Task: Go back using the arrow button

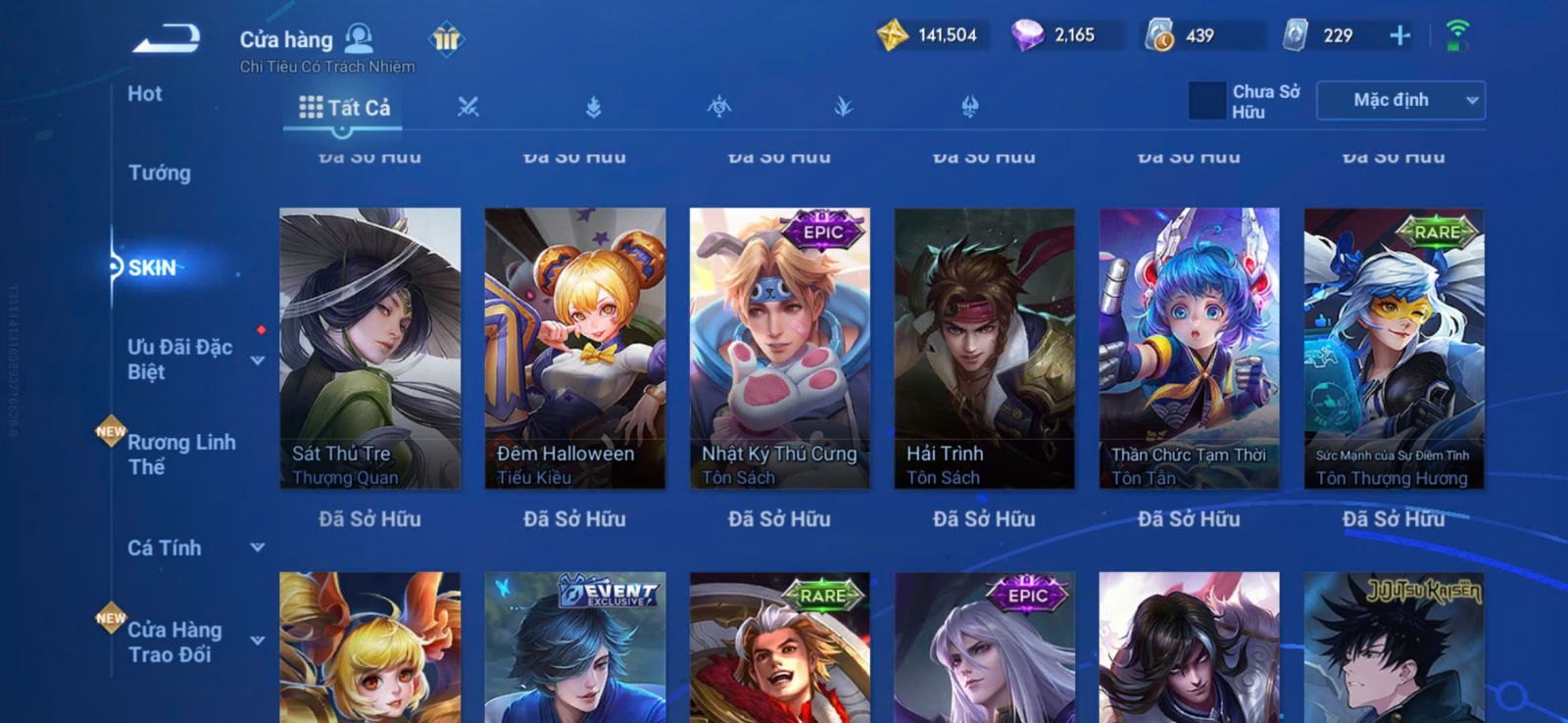Action: [x=167, y=39]
